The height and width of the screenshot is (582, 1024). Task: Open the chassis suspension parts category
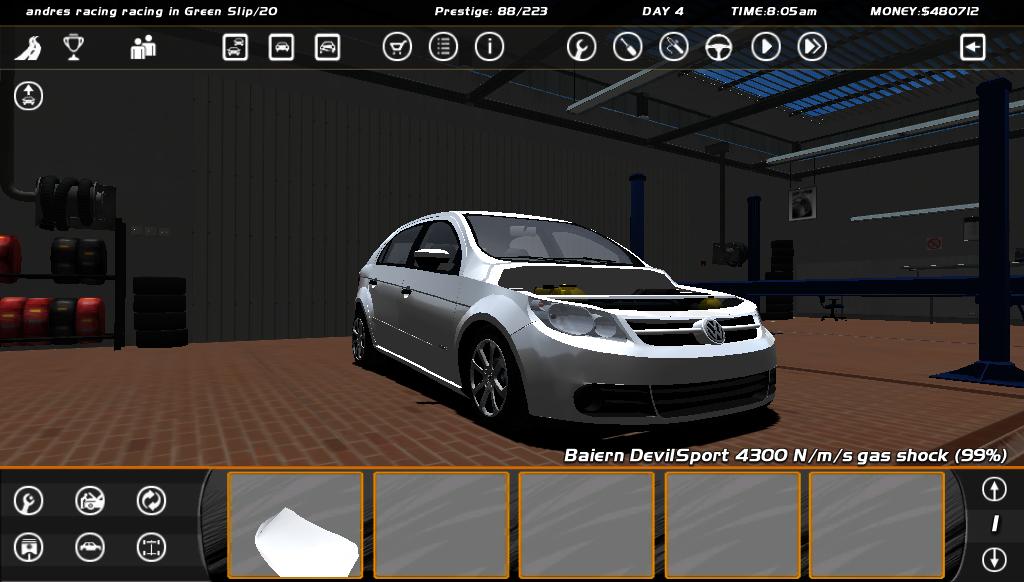point(151,547)
